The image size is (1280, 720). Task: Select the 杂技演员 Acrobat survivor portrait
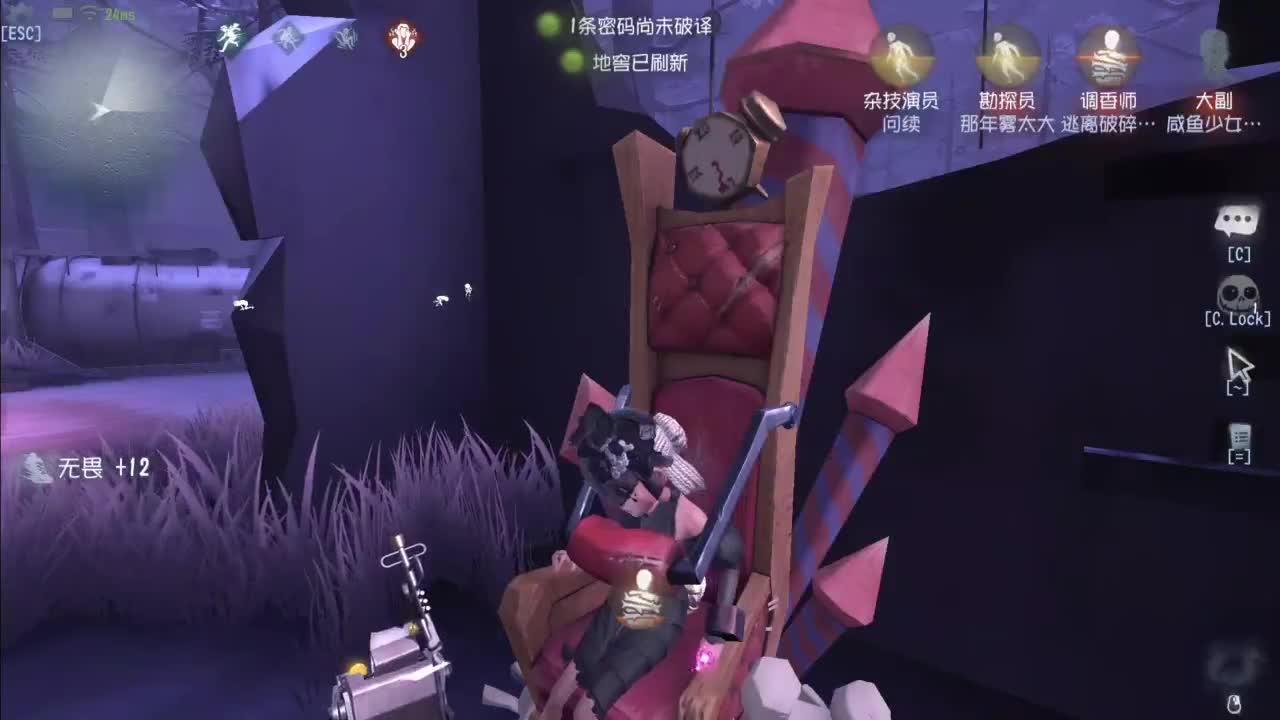point(900,55)
